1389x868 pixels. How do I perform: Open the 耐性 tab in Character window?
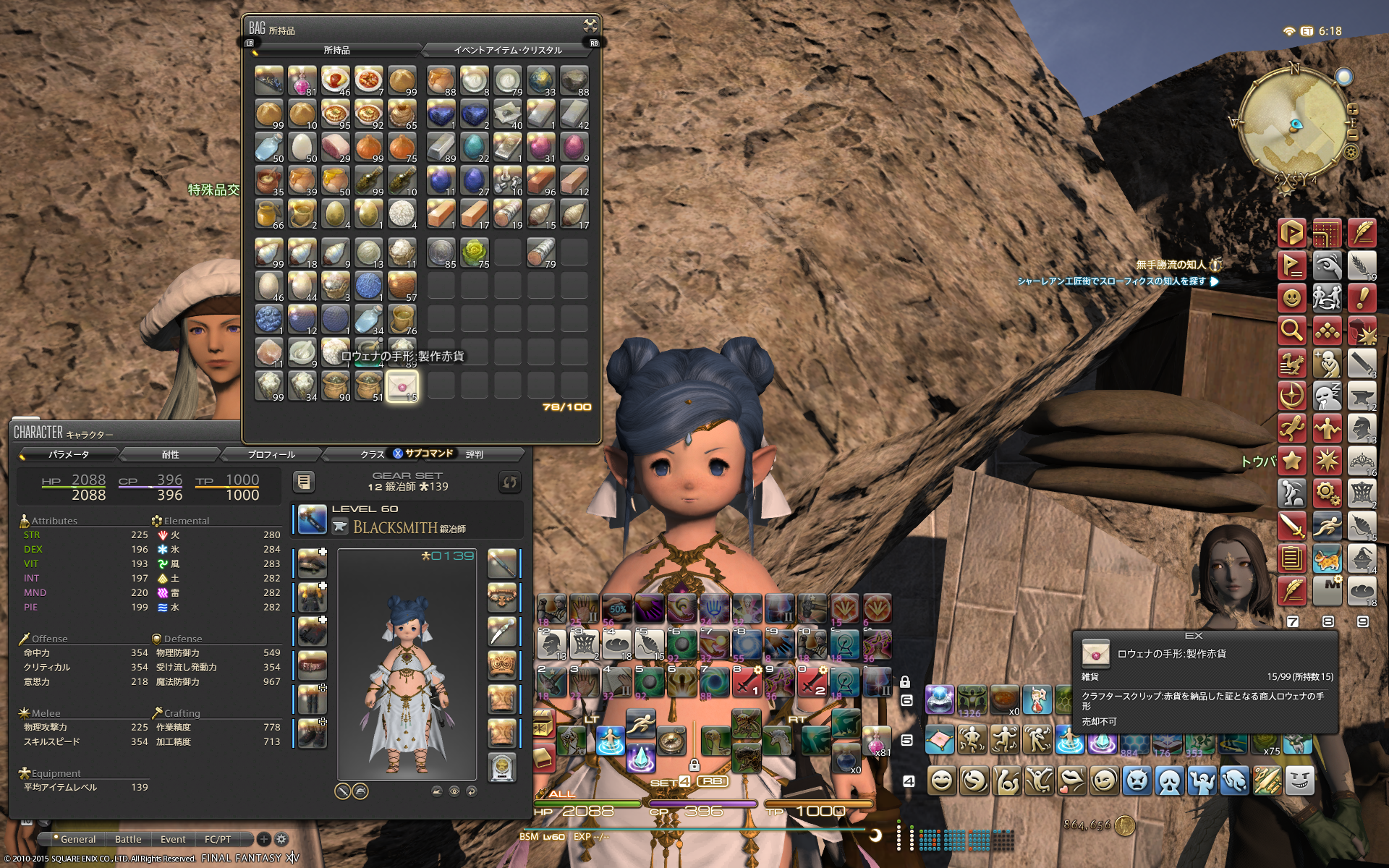point(170,454)
